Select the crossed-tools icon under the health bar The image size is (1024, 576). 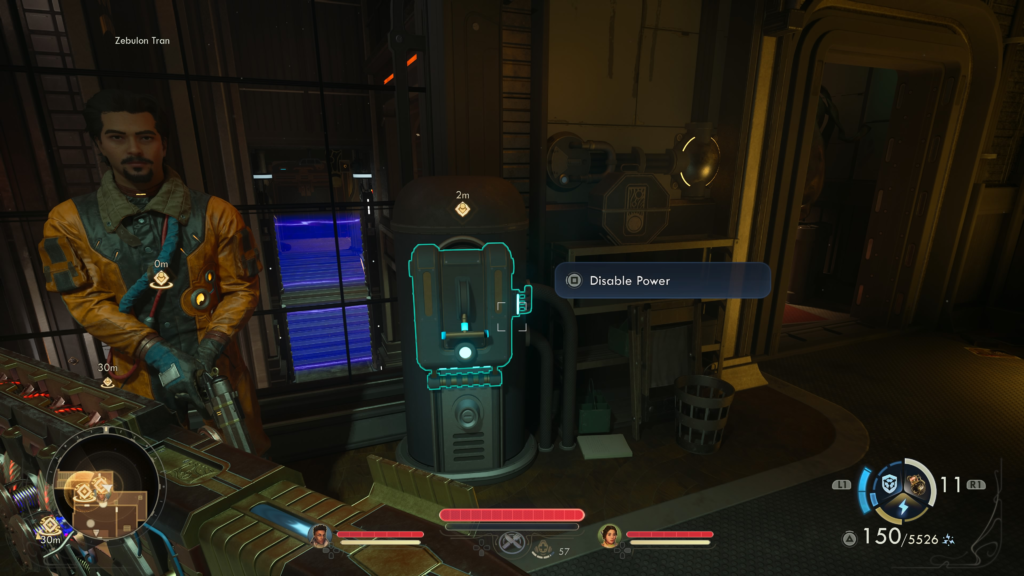click(512, 543)
